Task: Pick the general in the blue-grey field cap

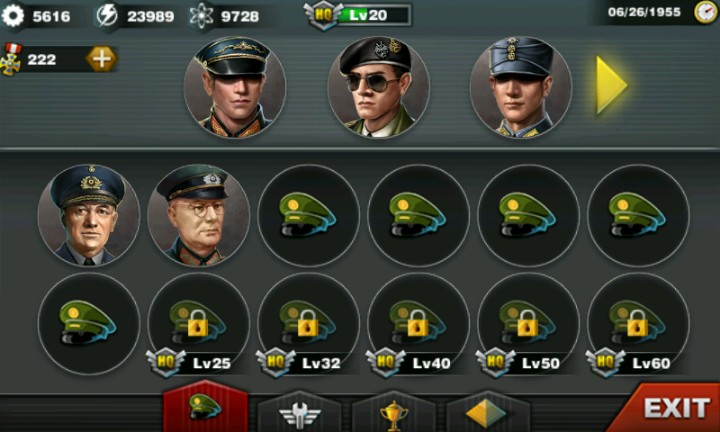Action: pos(520,87)
